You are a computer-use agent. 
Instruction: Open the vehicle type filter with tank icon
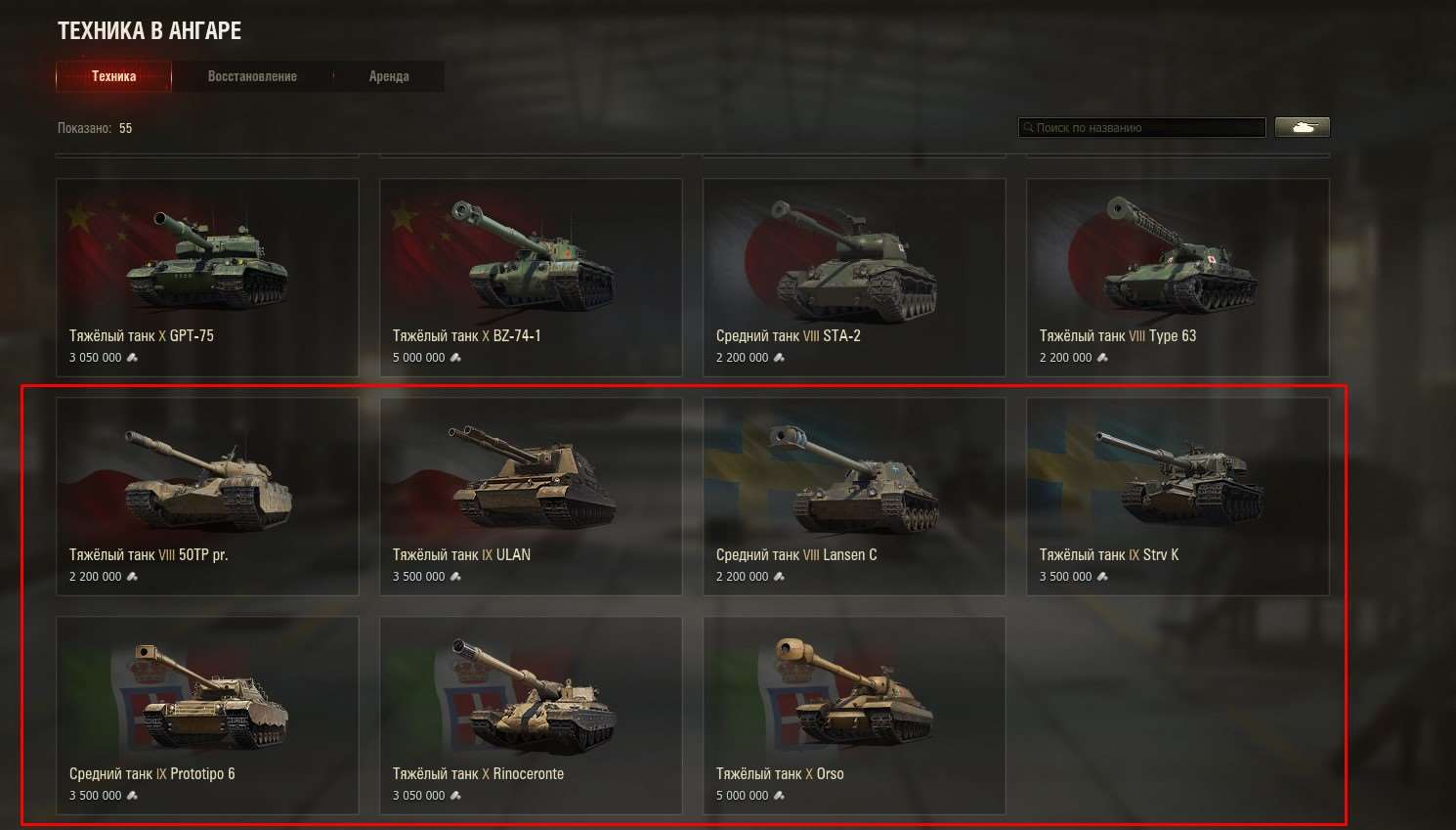[x=1303, y=126]
